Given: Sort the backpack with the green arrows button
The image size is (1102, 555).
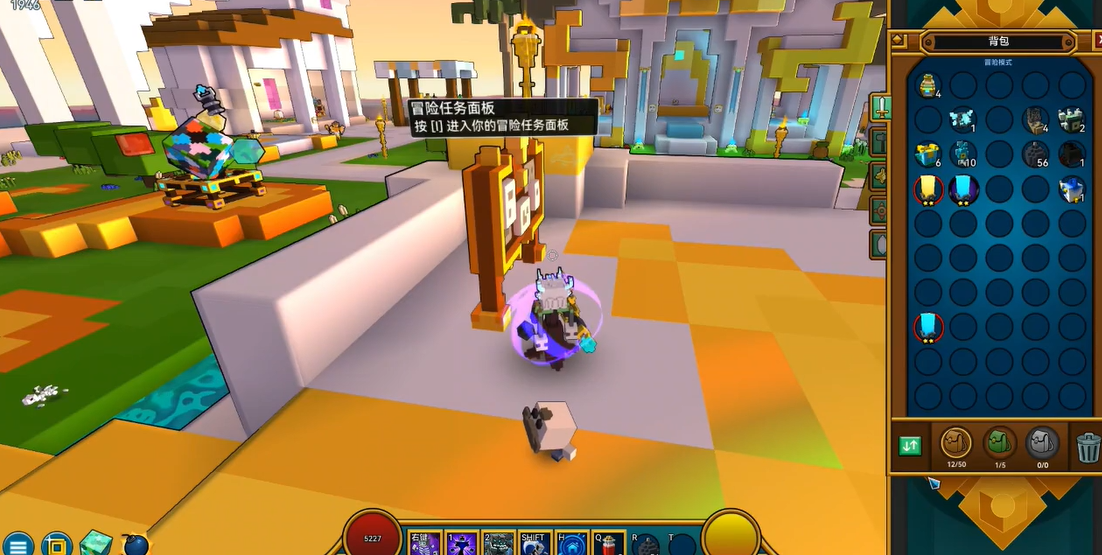Looking at the screenshot, I should click(x=910, y=446).
